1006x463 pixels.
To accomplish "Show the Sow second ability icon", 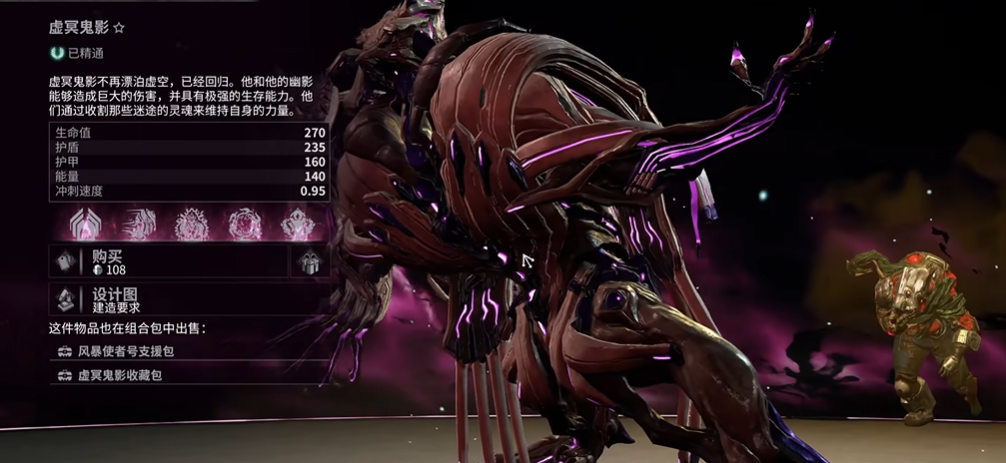I will (x=192, y=224).
